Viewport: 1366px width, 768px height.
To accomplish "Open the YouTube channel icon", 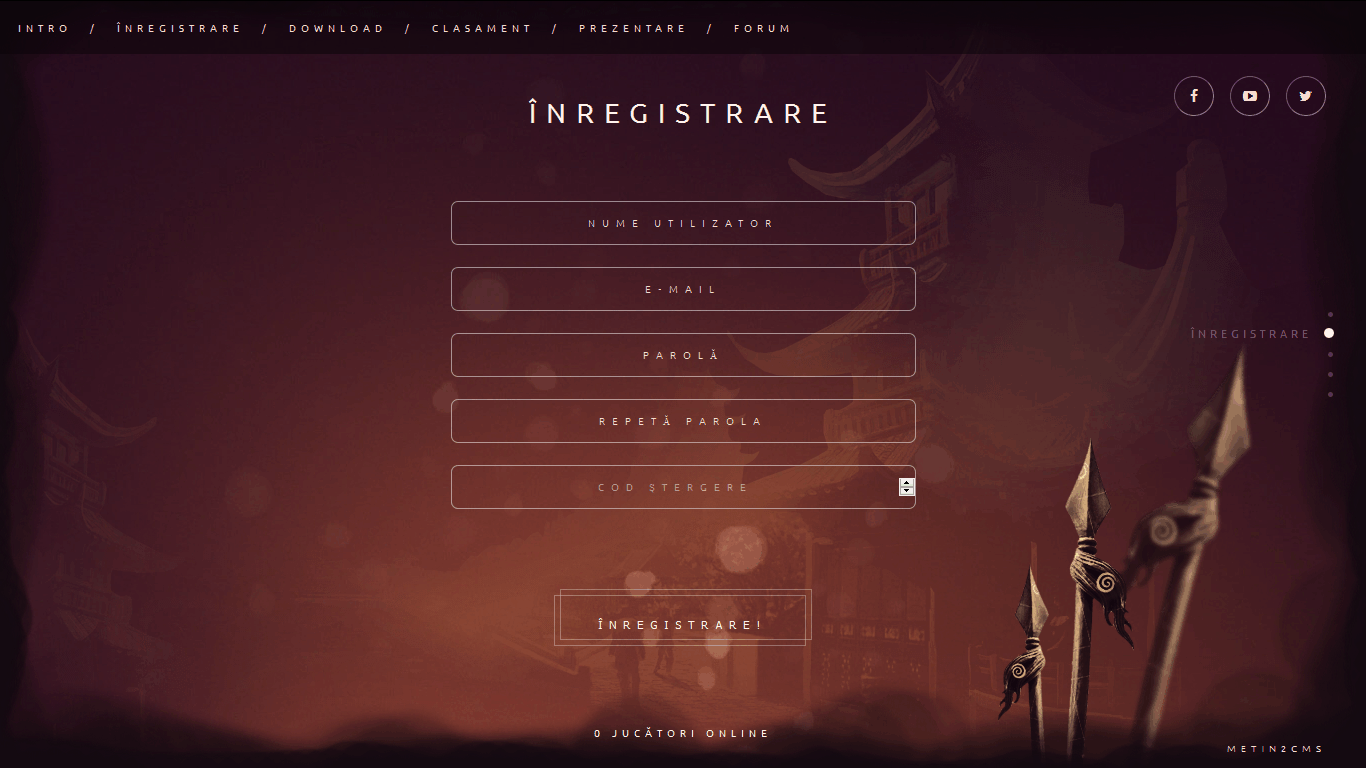I will coord(1249,96).
